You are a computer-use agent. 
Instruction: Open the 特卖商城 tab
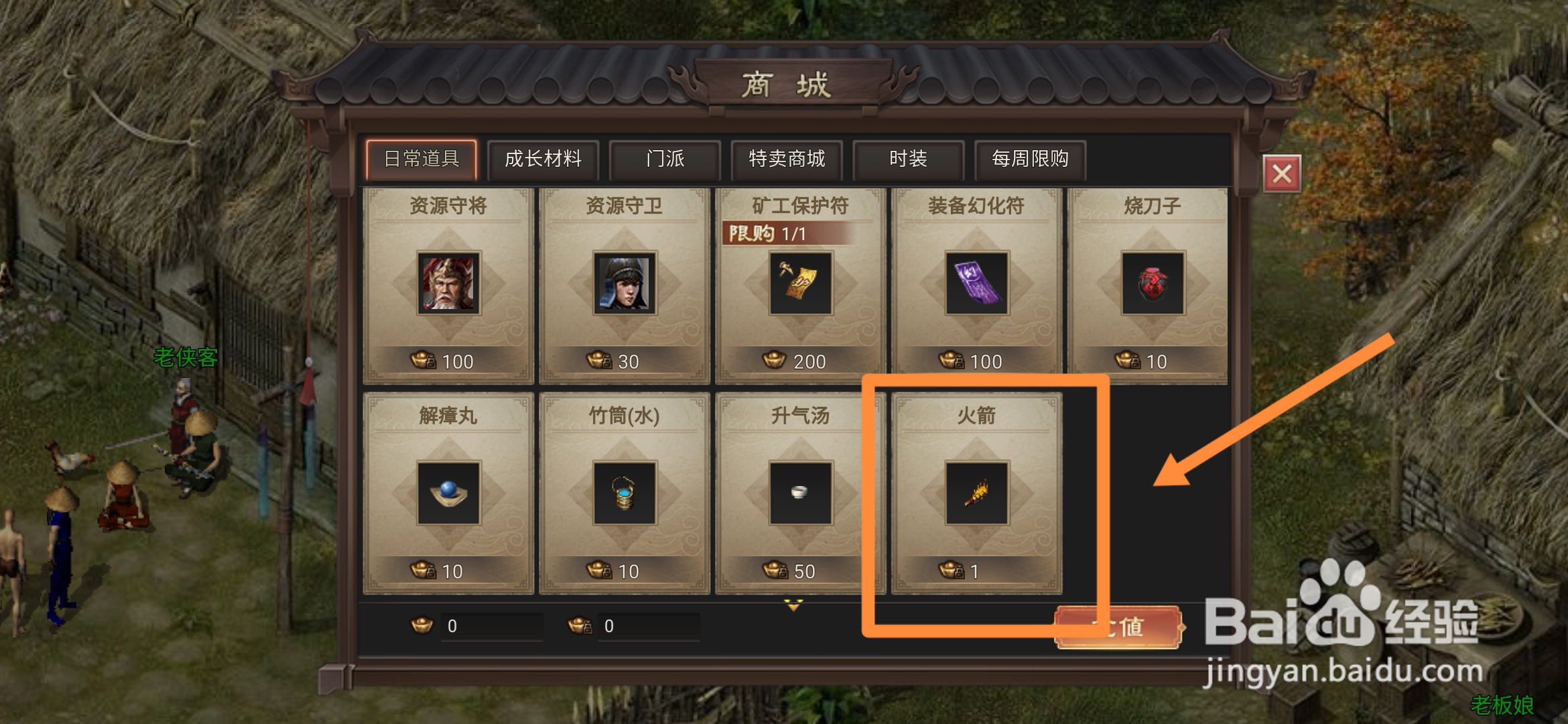pyautogui.click(x=786, y=160)
